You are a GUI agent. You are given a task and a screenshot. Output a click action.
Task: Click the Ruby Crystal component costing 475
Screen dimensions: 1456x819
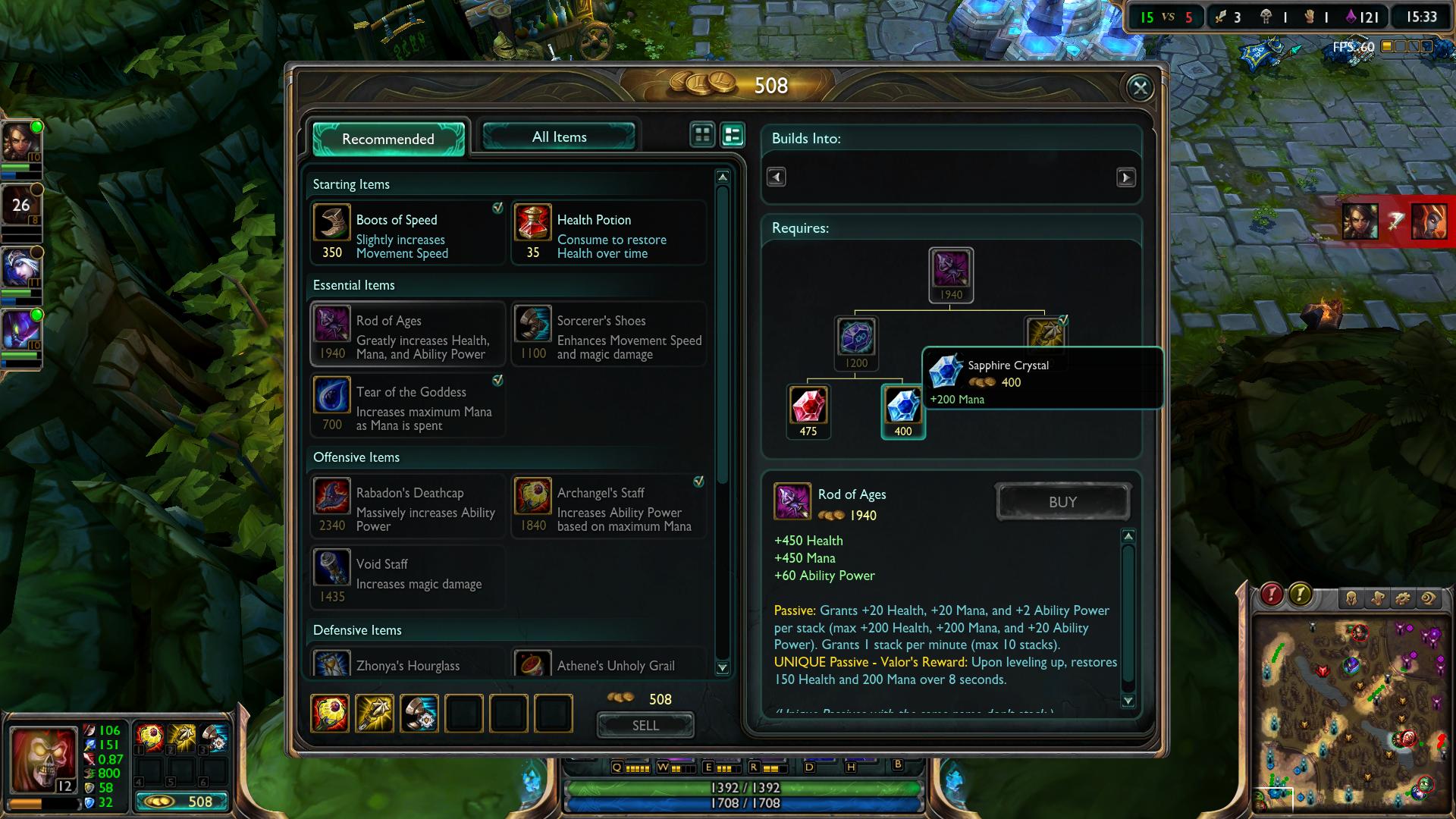[808, 406]
